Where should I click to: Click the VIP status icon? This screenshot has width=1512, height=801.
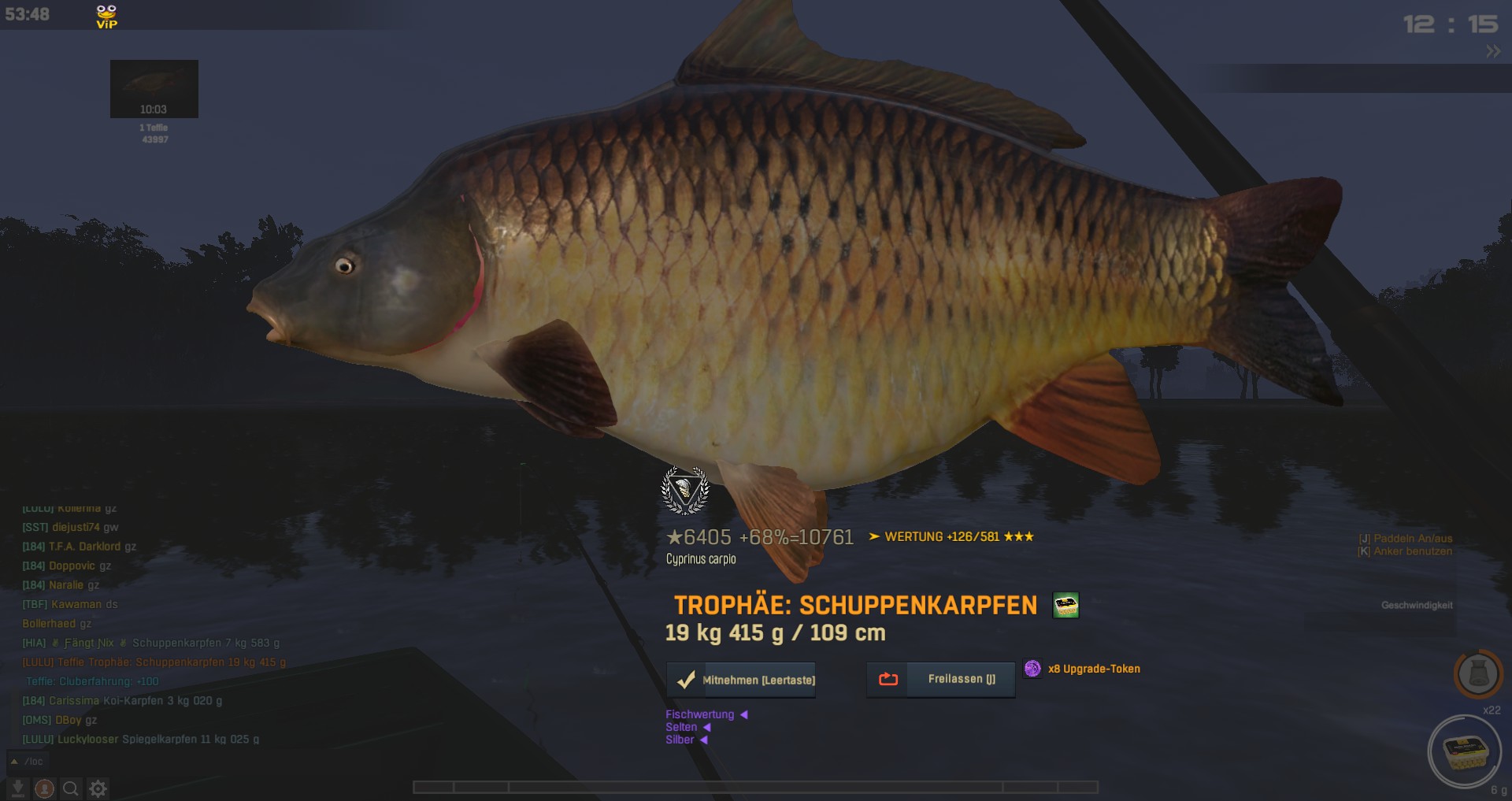(x=106, y=16)
